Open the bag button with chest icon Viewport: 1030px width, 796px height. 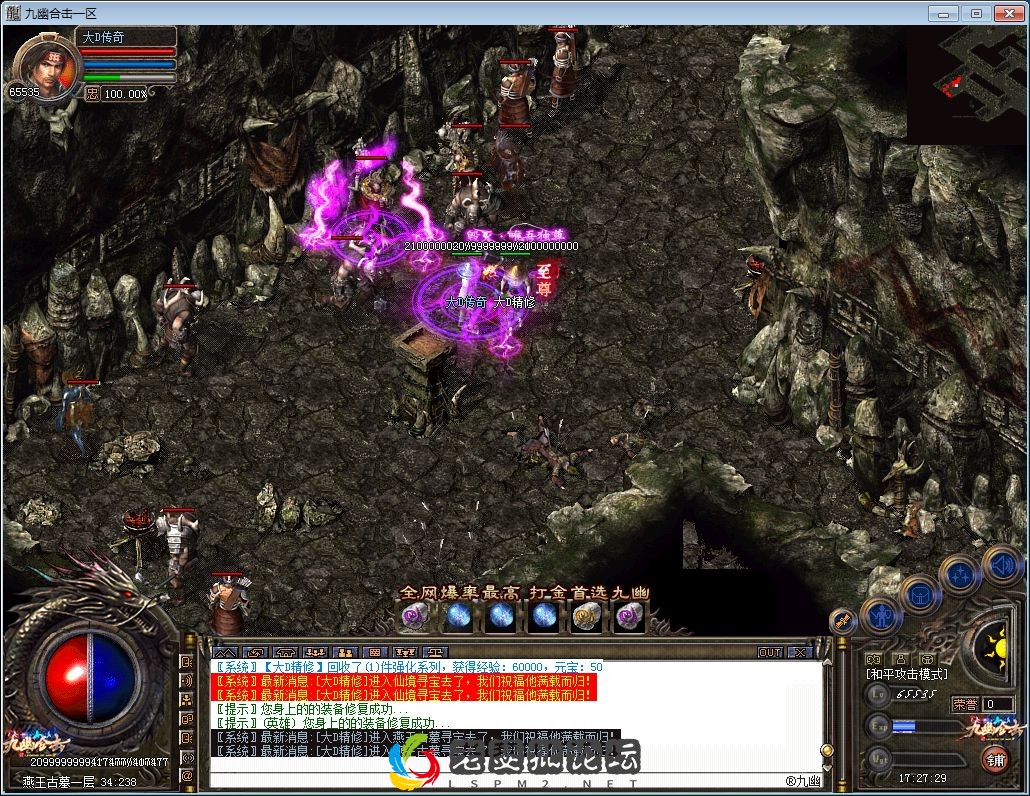pos(920,595)
